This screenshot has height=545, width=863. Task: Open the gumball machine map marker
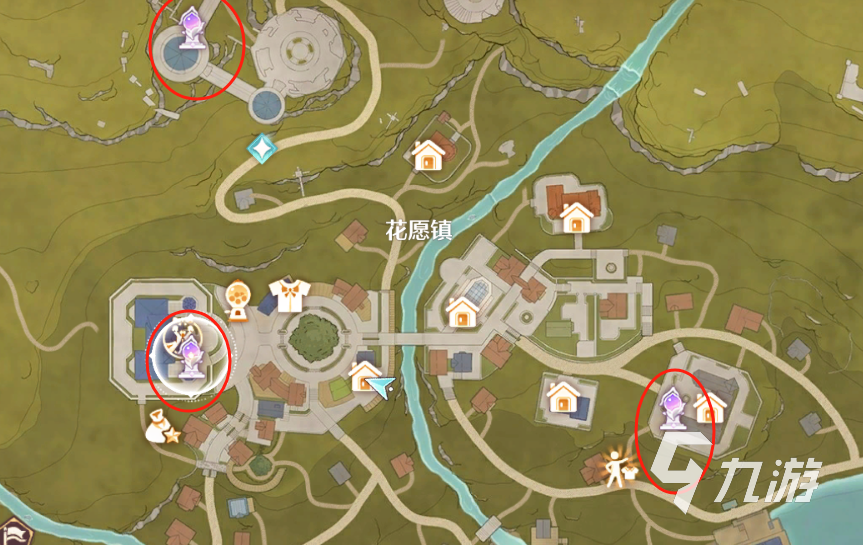click(238, 297)
